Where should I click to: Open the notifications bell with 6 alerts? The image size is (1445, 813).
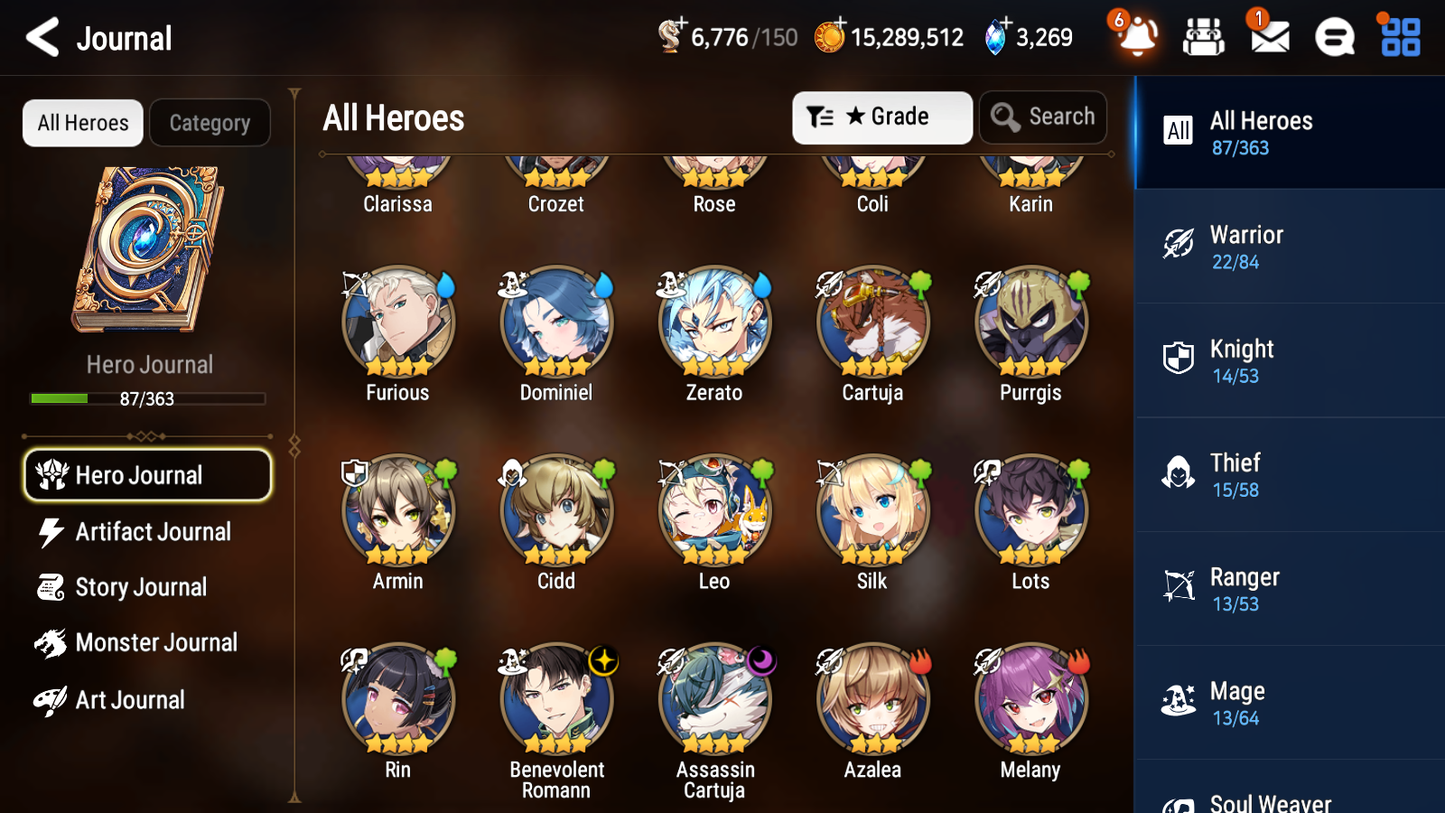(x=1136, y=36)
